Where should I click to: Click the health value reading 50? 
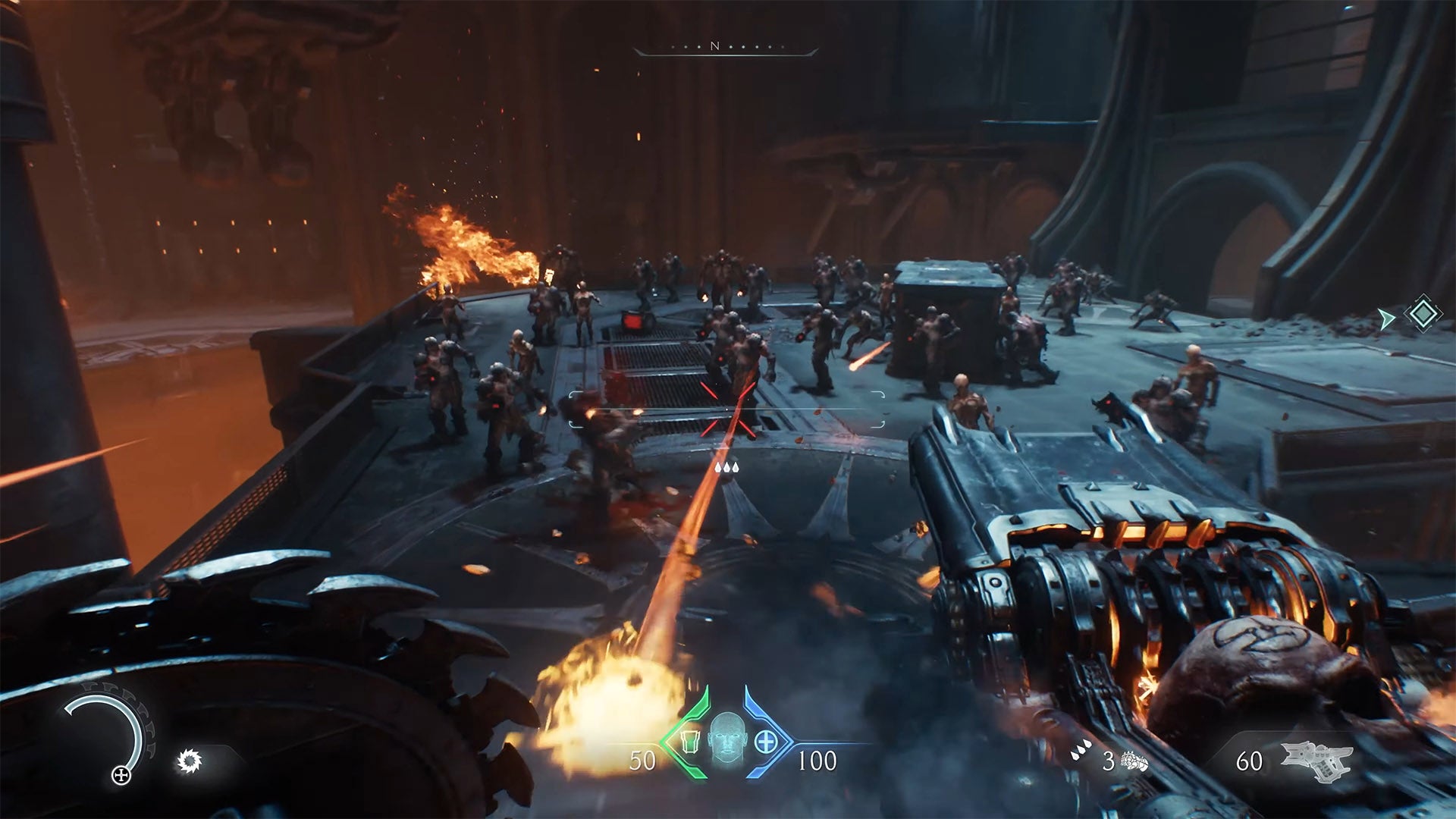pyautogui.click(x=642, y=759)
